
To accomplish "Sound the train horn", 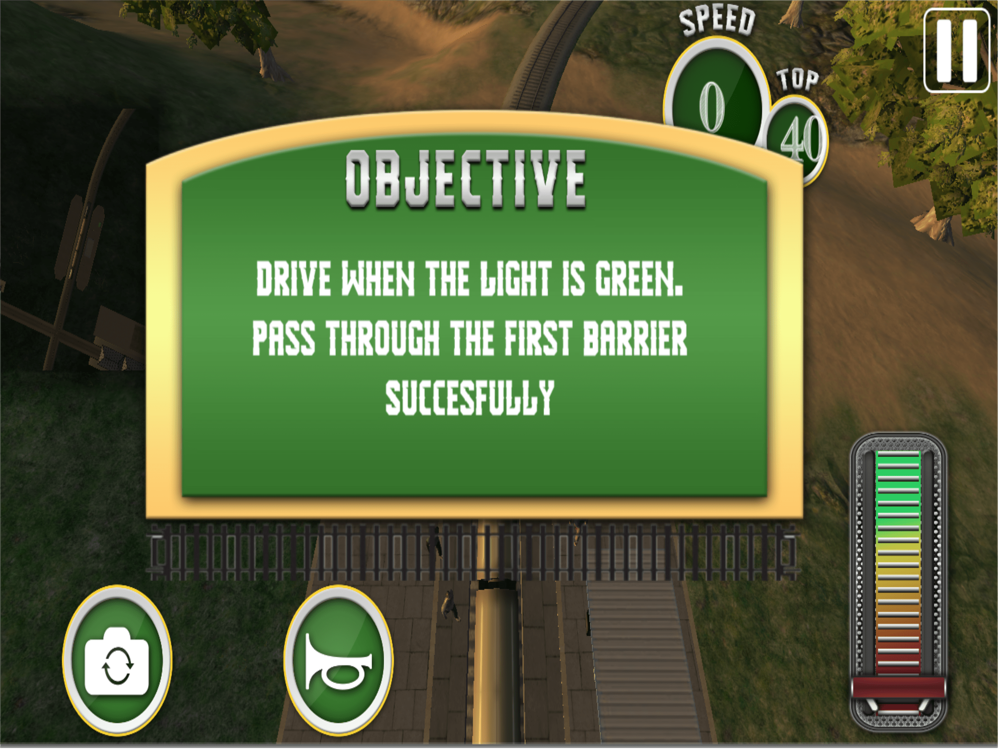I will pyautogui.click(x=338, y=661).
